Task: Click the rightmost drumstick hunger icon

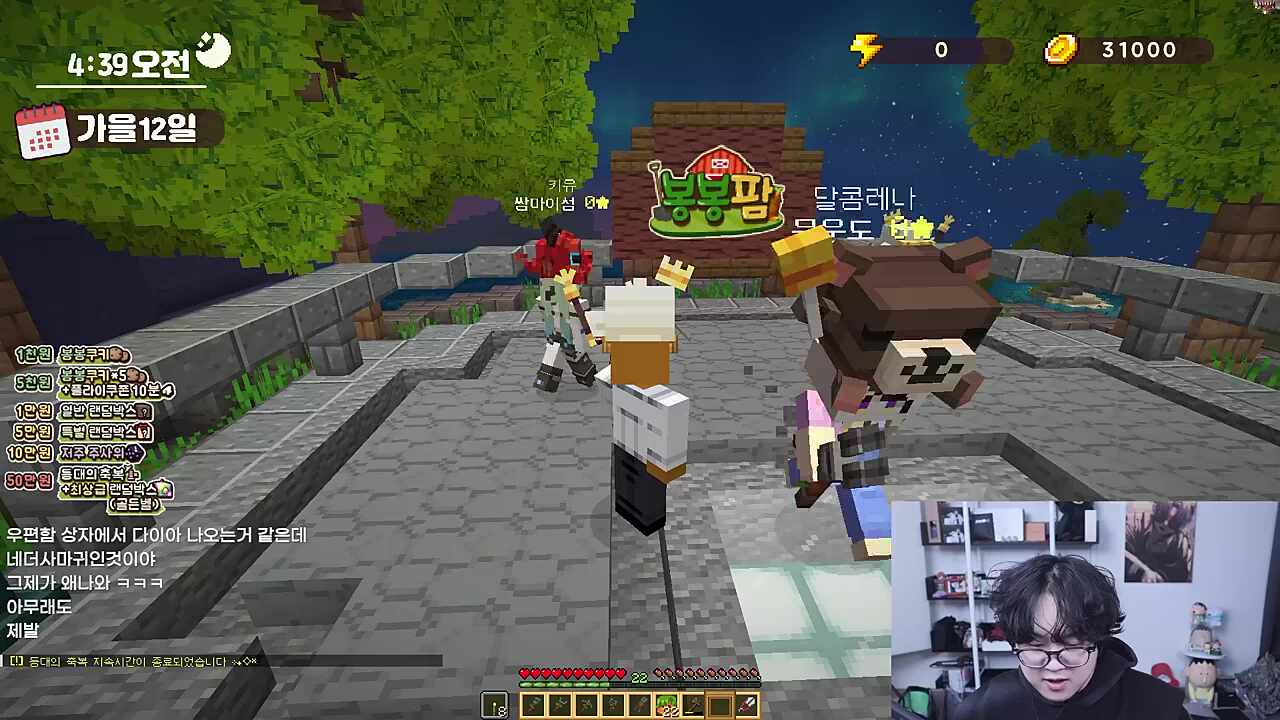Action: tap(753, 673)
